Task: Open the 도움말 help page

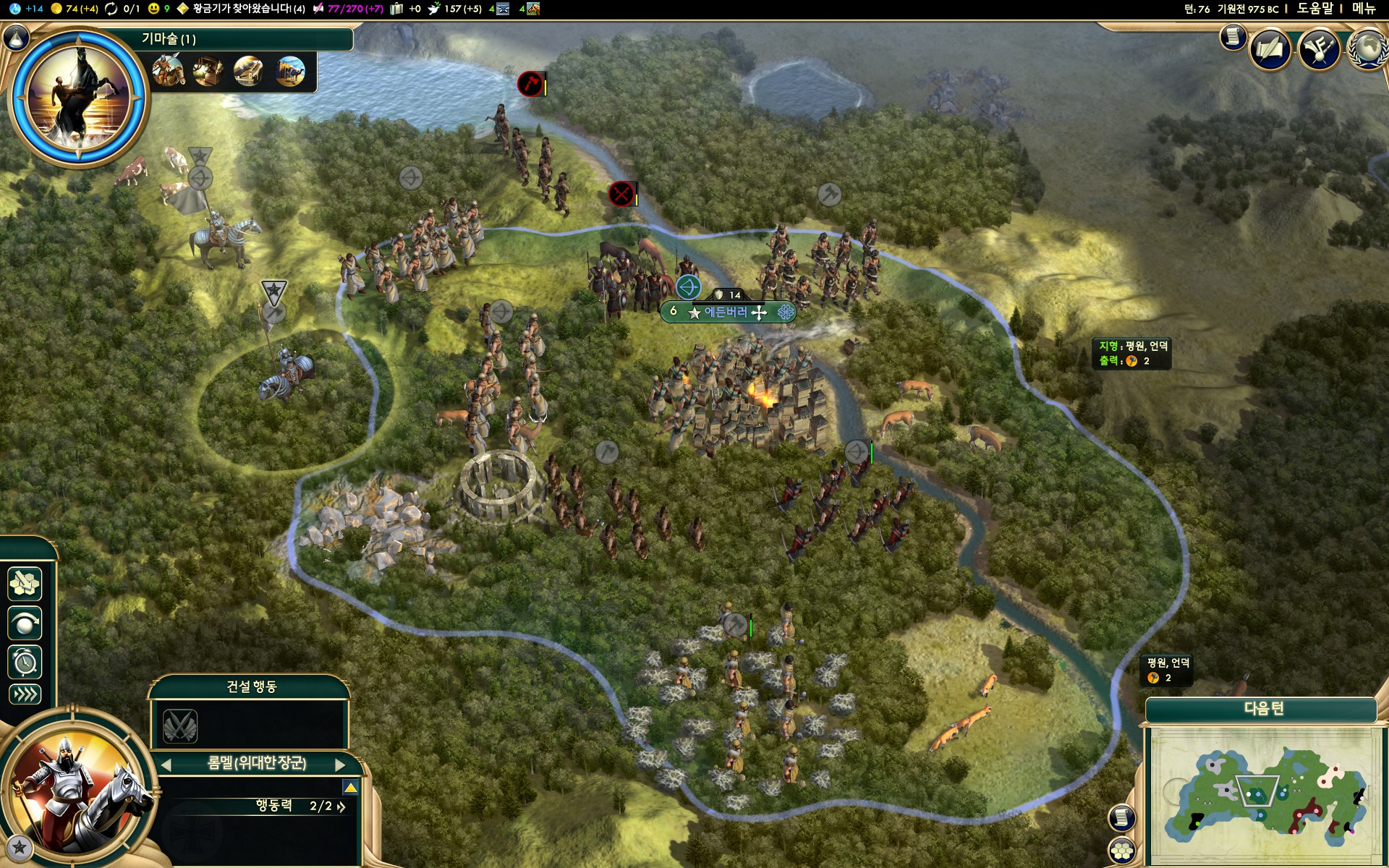Action: 1314,9
